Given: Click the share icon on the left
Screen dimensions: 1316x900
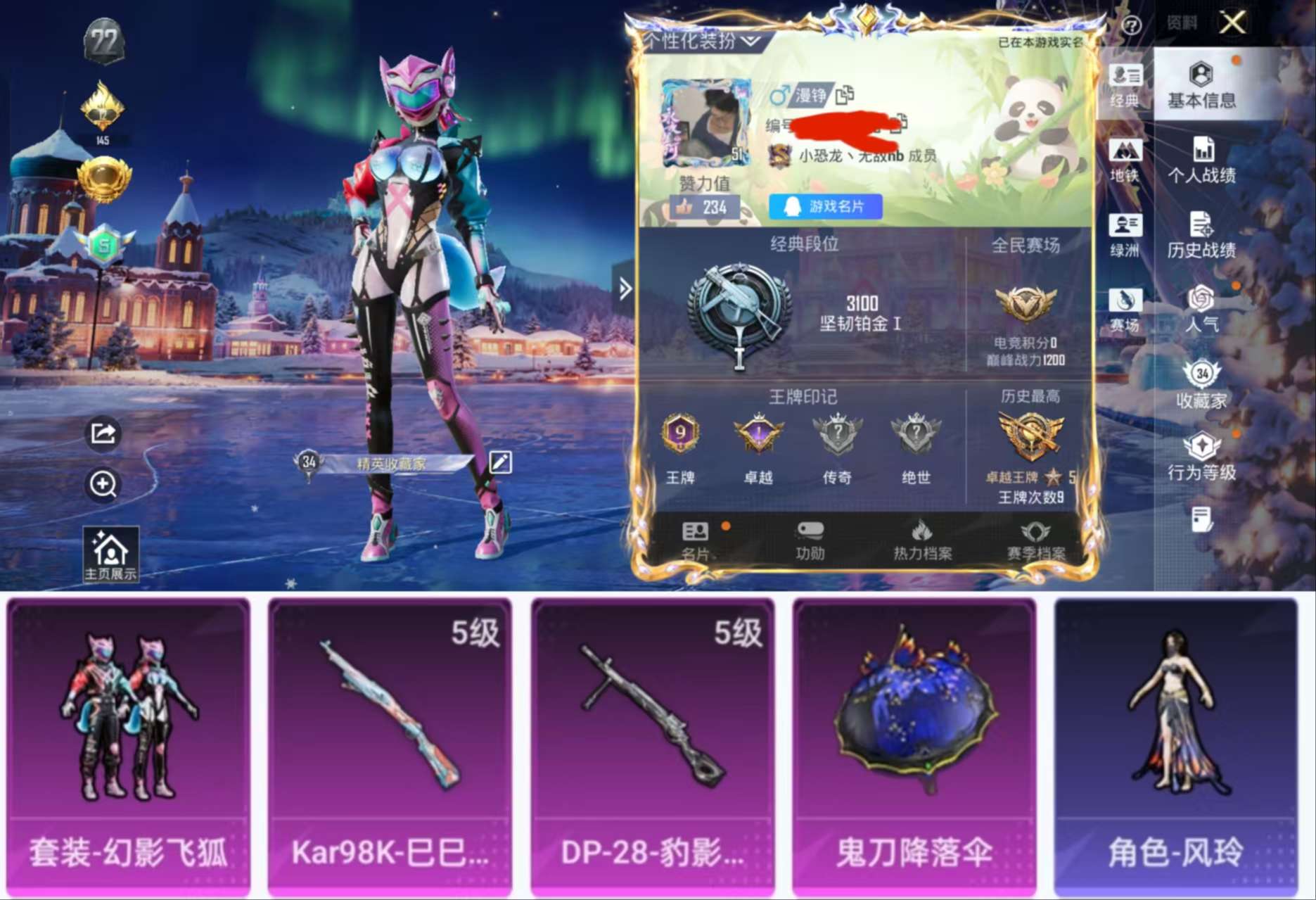Looking at the screenshot, I should click(x=103, y=435).
